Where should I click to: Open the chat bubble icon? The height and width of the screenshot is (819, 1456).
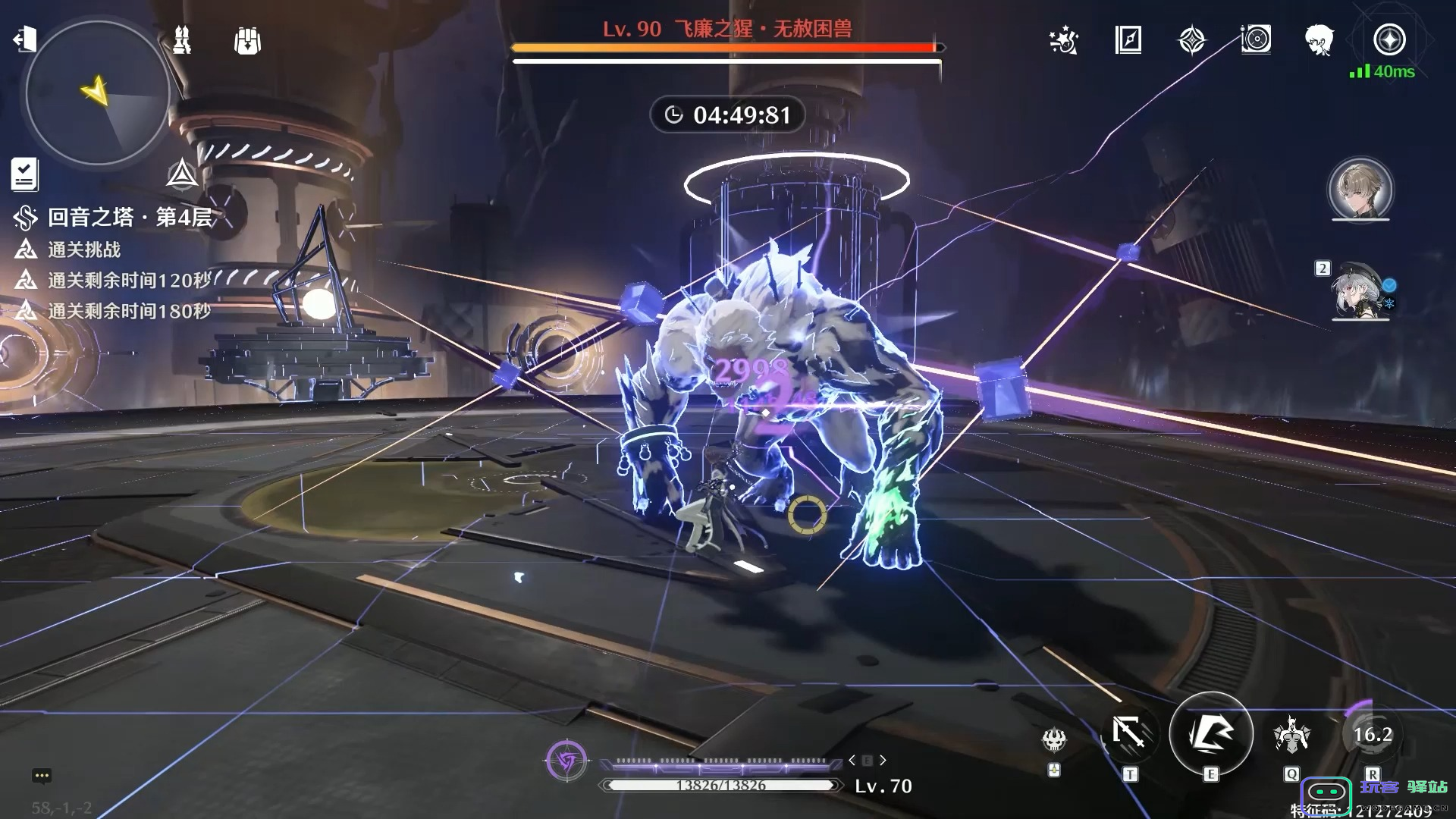click(42, 775)
